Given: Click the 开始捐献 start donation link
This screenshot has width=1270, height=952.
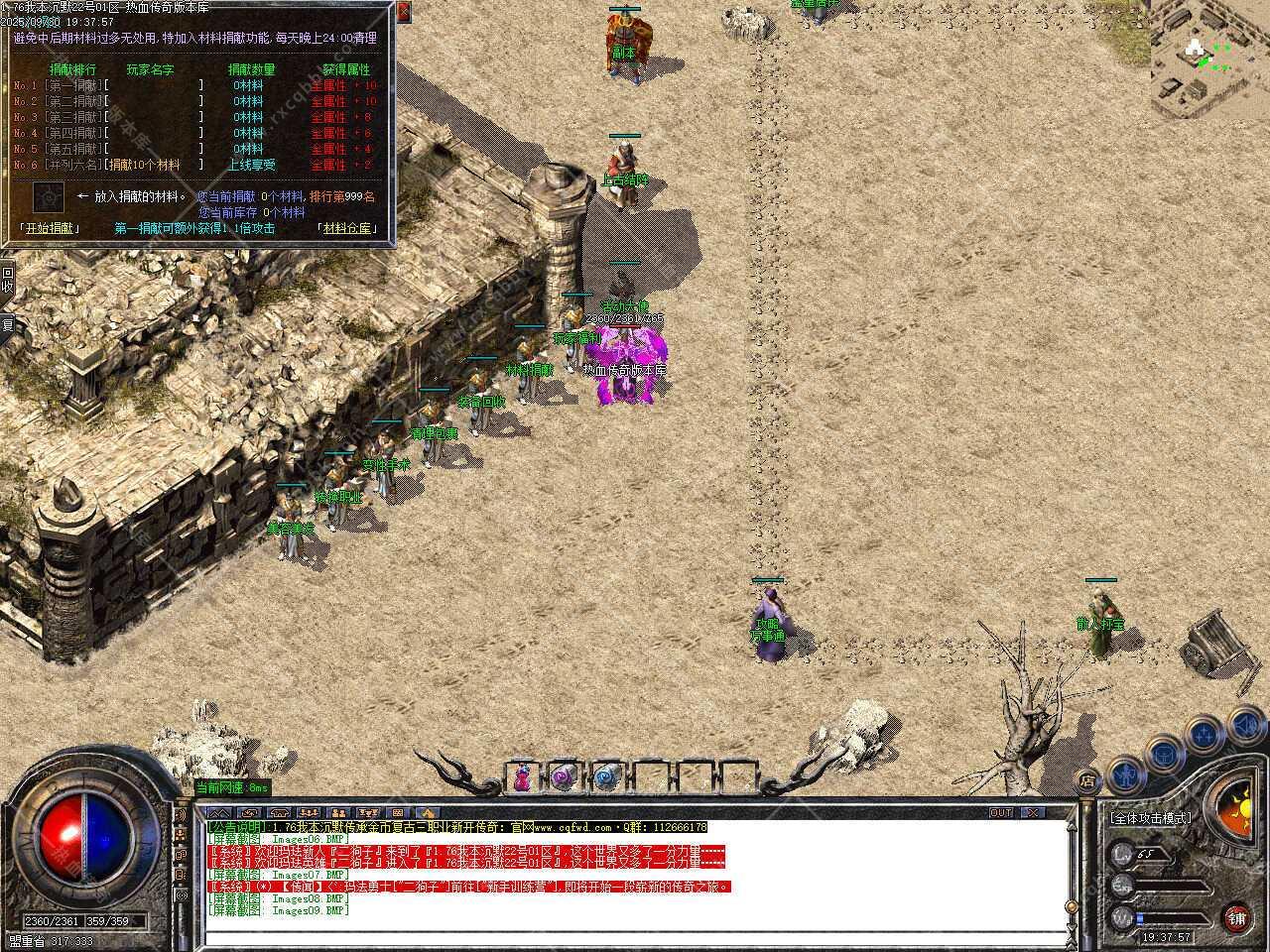Looking at the screenshot, I should pos(50,228).
